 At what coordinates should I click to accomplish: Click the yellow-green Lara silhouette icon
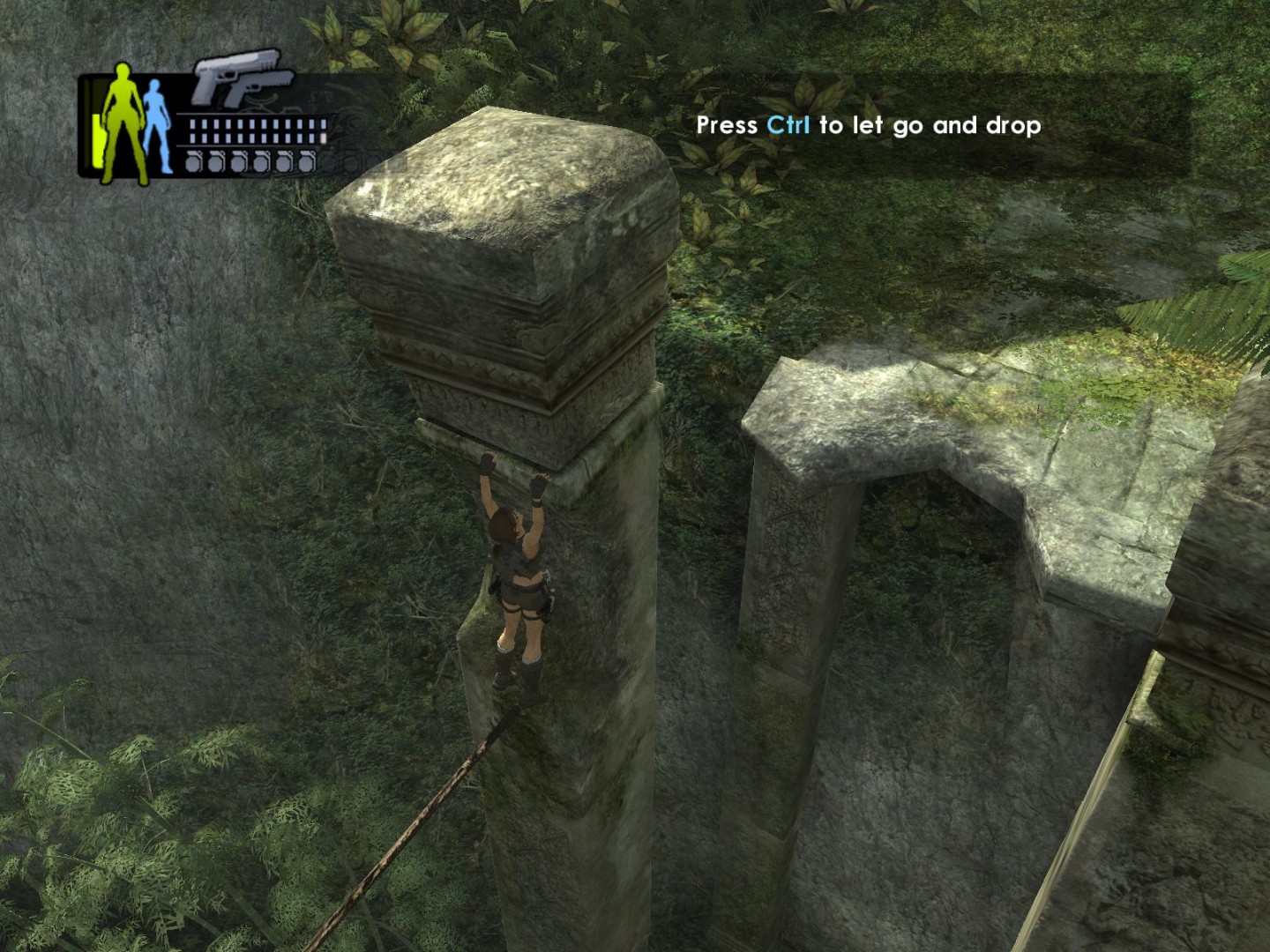[122, 122]
